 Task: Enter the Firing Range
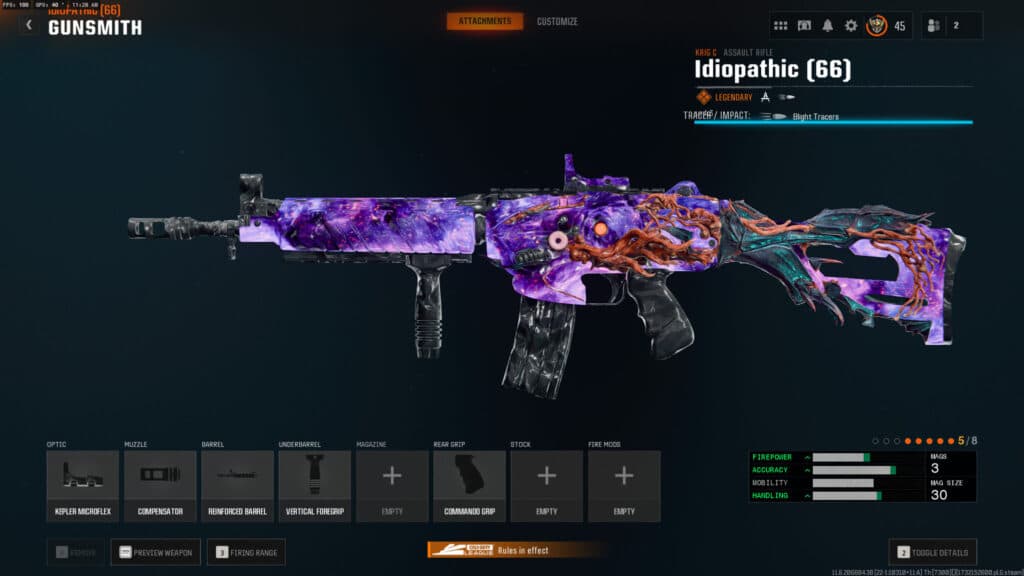point(246,552)
